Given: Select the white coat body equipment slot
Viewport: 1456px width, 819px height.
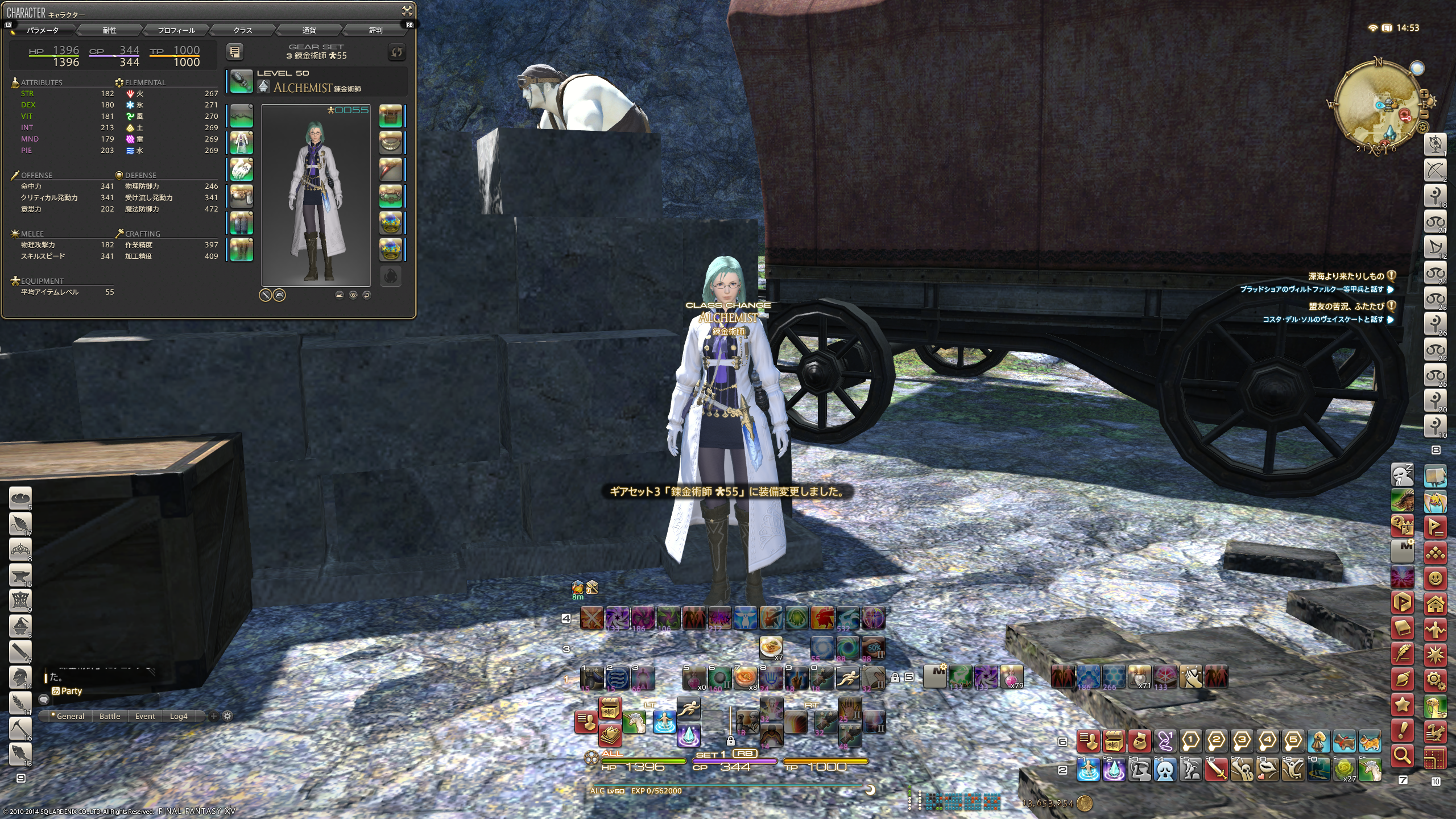Looking at the screenshot, I should tap(242, 142).
